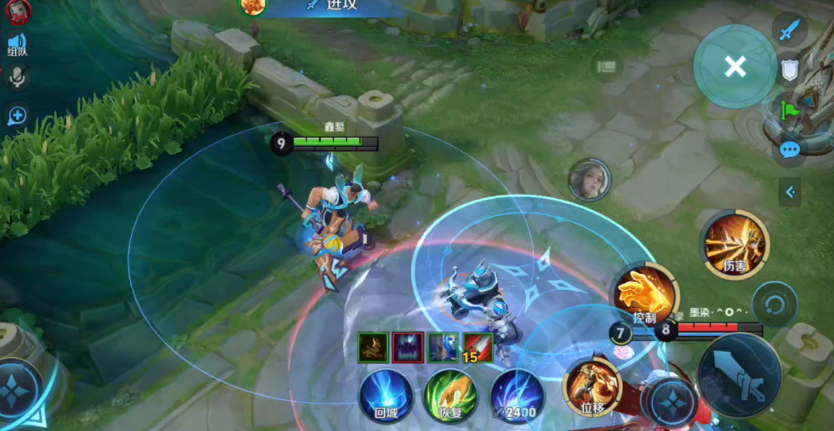Screen dimensions: 834x431
Task: Collapse the signal panel with the arrow
Action: pyautogui.click(x=790, y=191)
